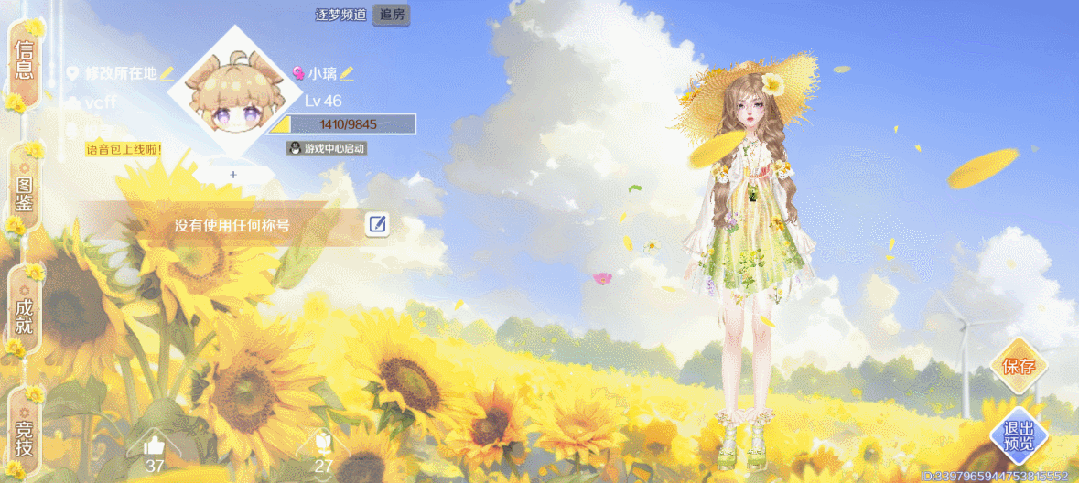Edit the nickname 小璃 with pencil icon
1079x483 pixels.
(x=346, y=74)
